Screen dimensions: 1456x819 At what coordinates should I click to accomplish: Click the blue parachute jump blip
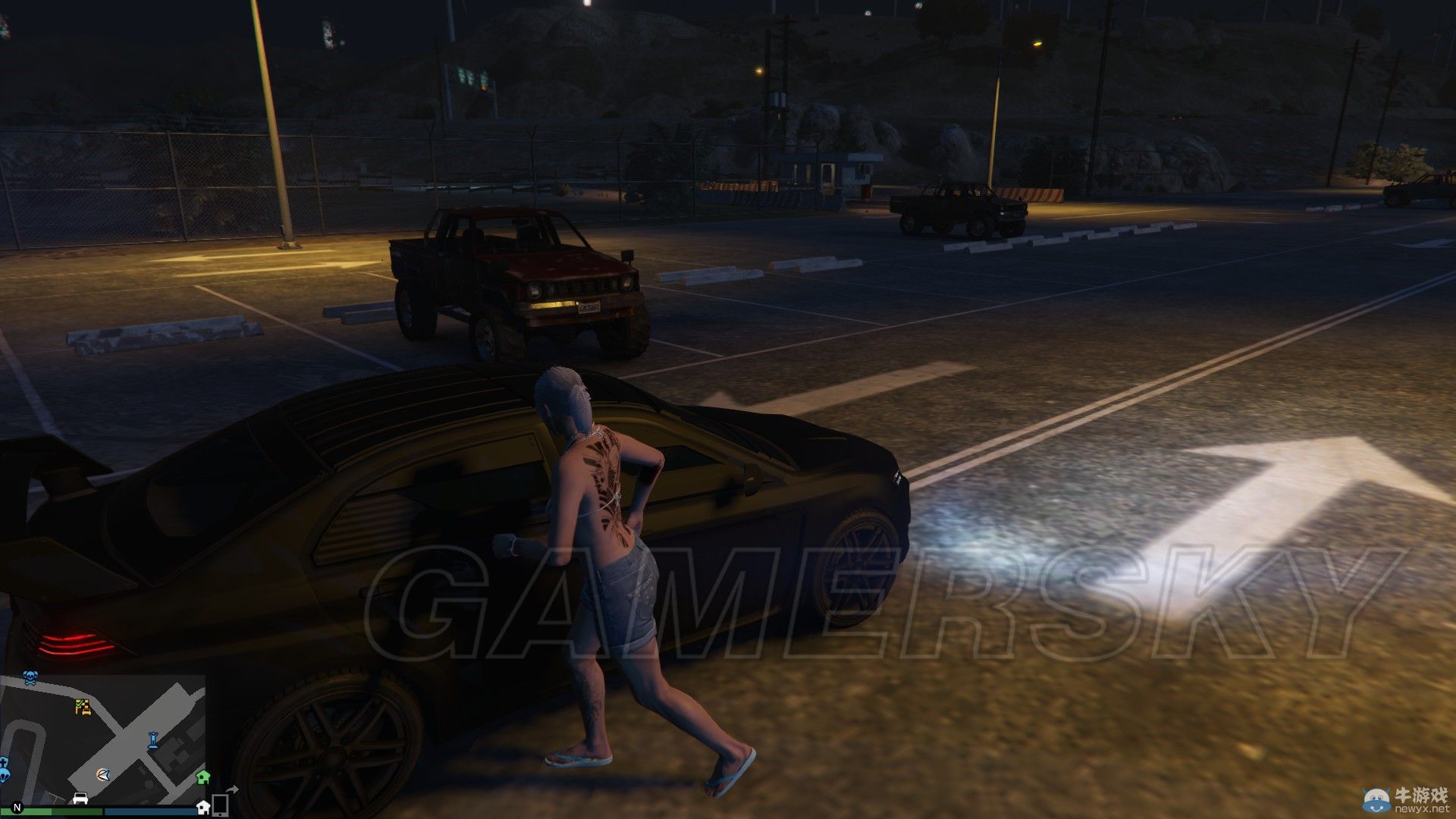click(x=4, y=777)
